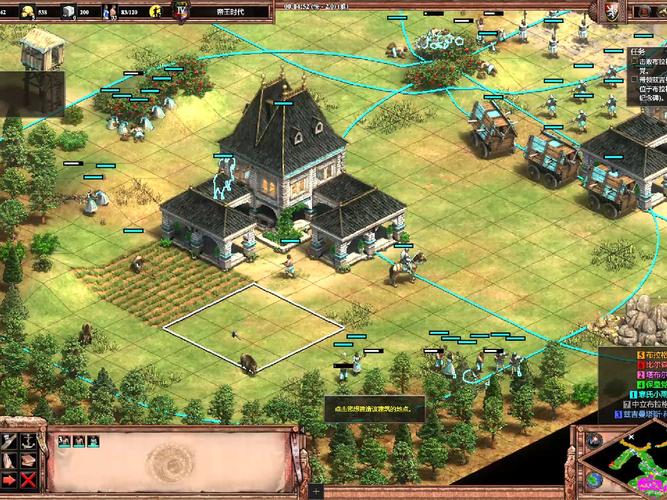Screen dimensions: 667x500
Task: Pick the third unit portrait in selection panel
Action: (x=92, y=440)
